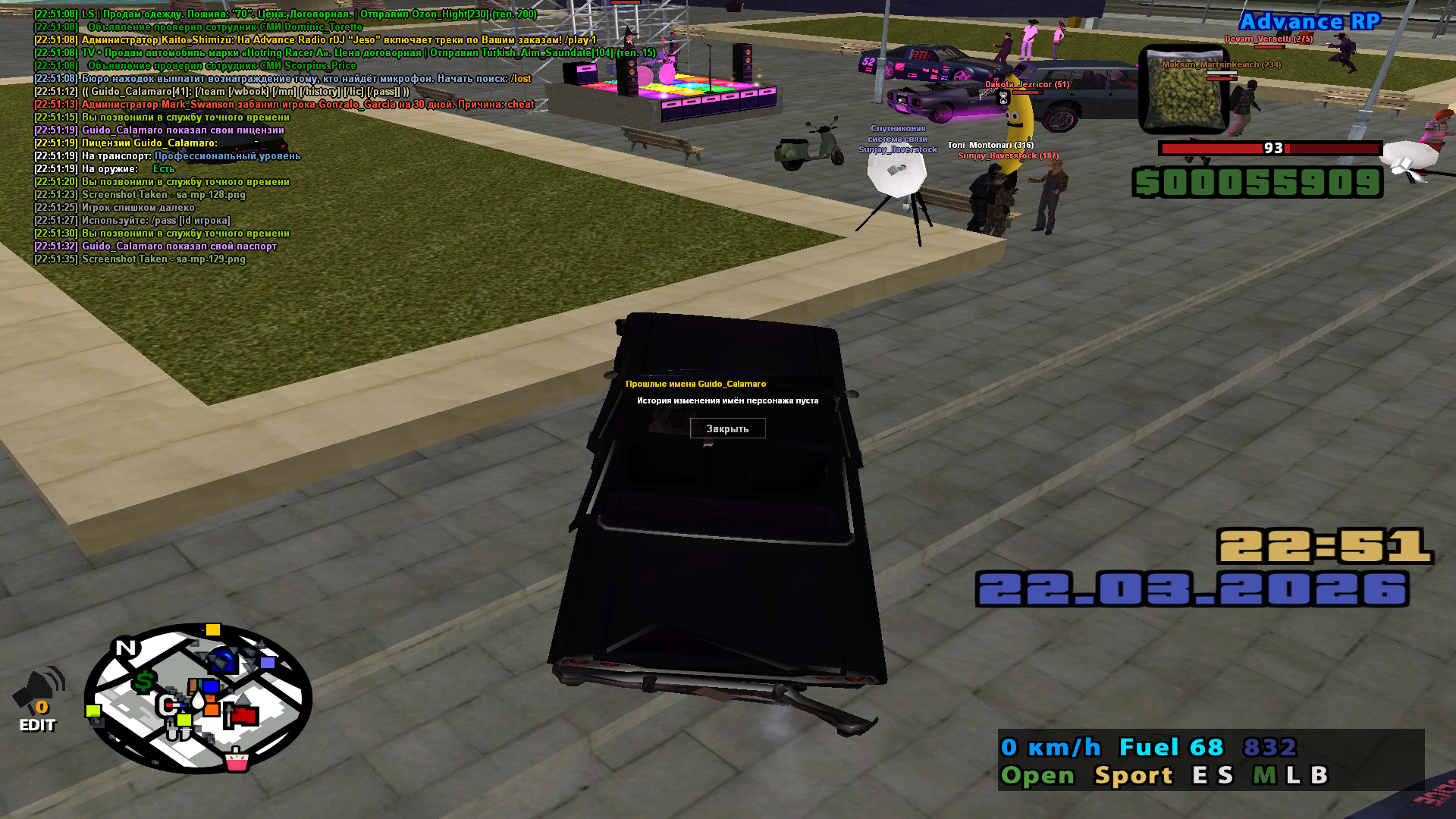Click the /pass command hint in chat
Viewport: 1456px width, 819px height.
[165, 221]
